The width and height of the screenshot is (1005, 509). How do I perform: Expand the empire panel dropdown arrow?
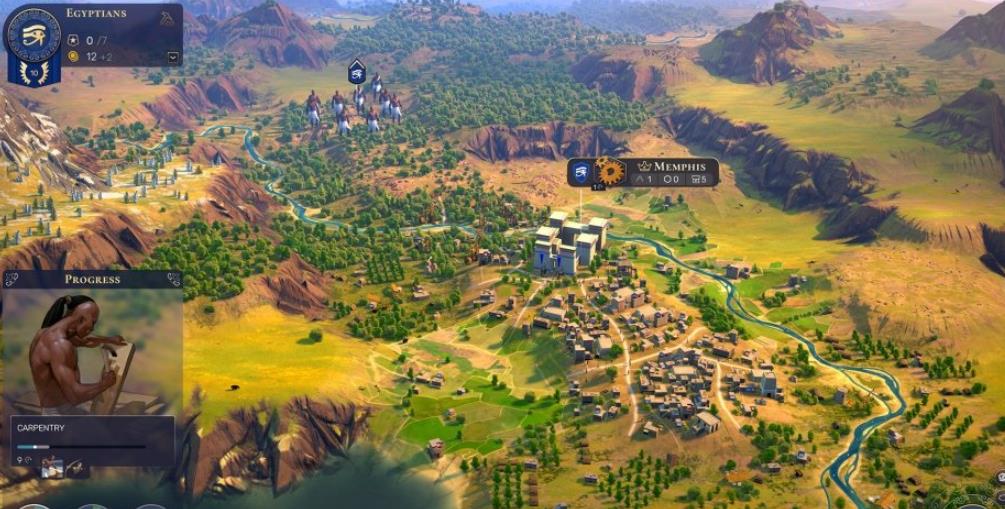point(172,57)
